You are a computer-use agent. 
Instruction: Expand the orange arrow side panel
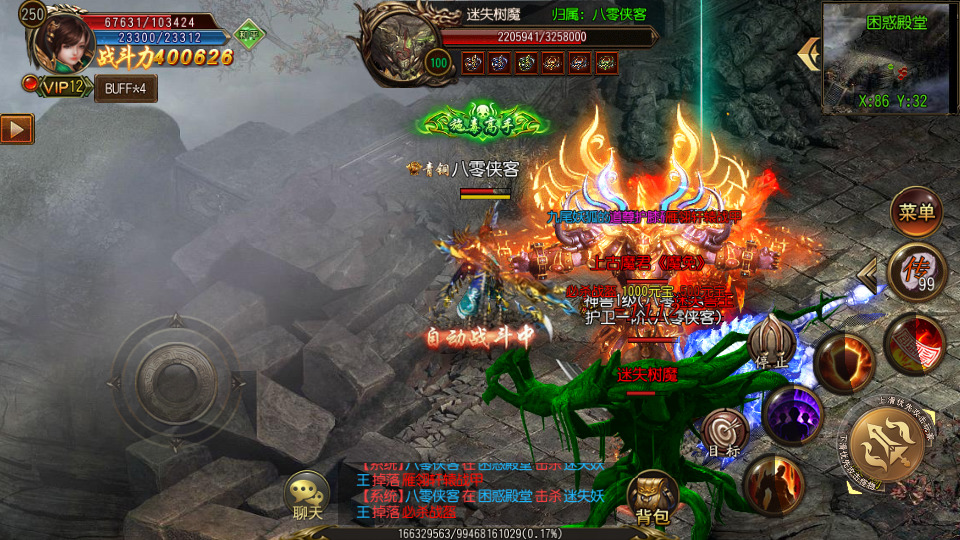[x=16, y=129]
